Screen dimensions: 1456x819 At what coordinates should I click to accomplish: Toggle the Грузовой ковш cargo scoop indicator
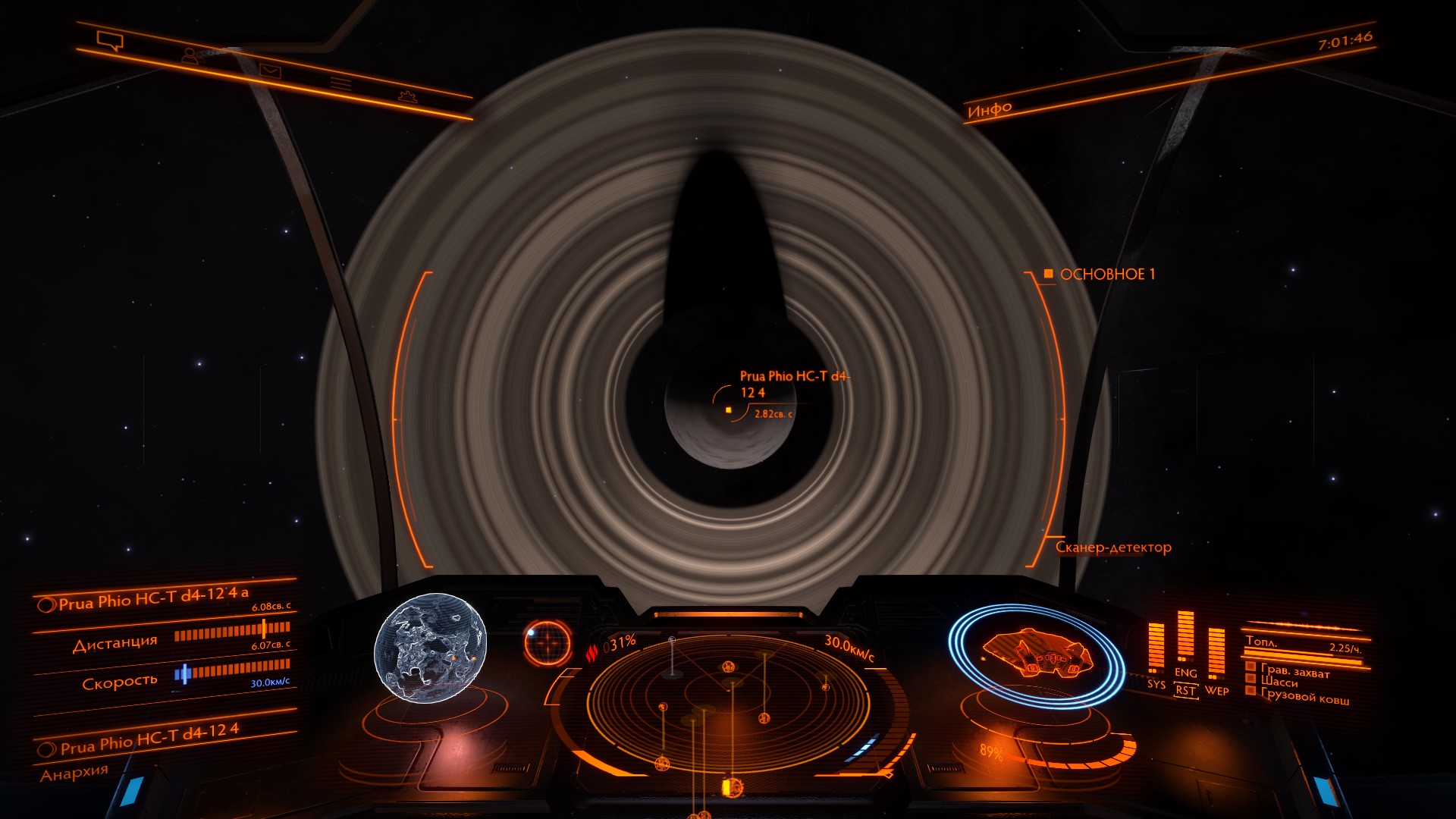tap(1304, 697)
